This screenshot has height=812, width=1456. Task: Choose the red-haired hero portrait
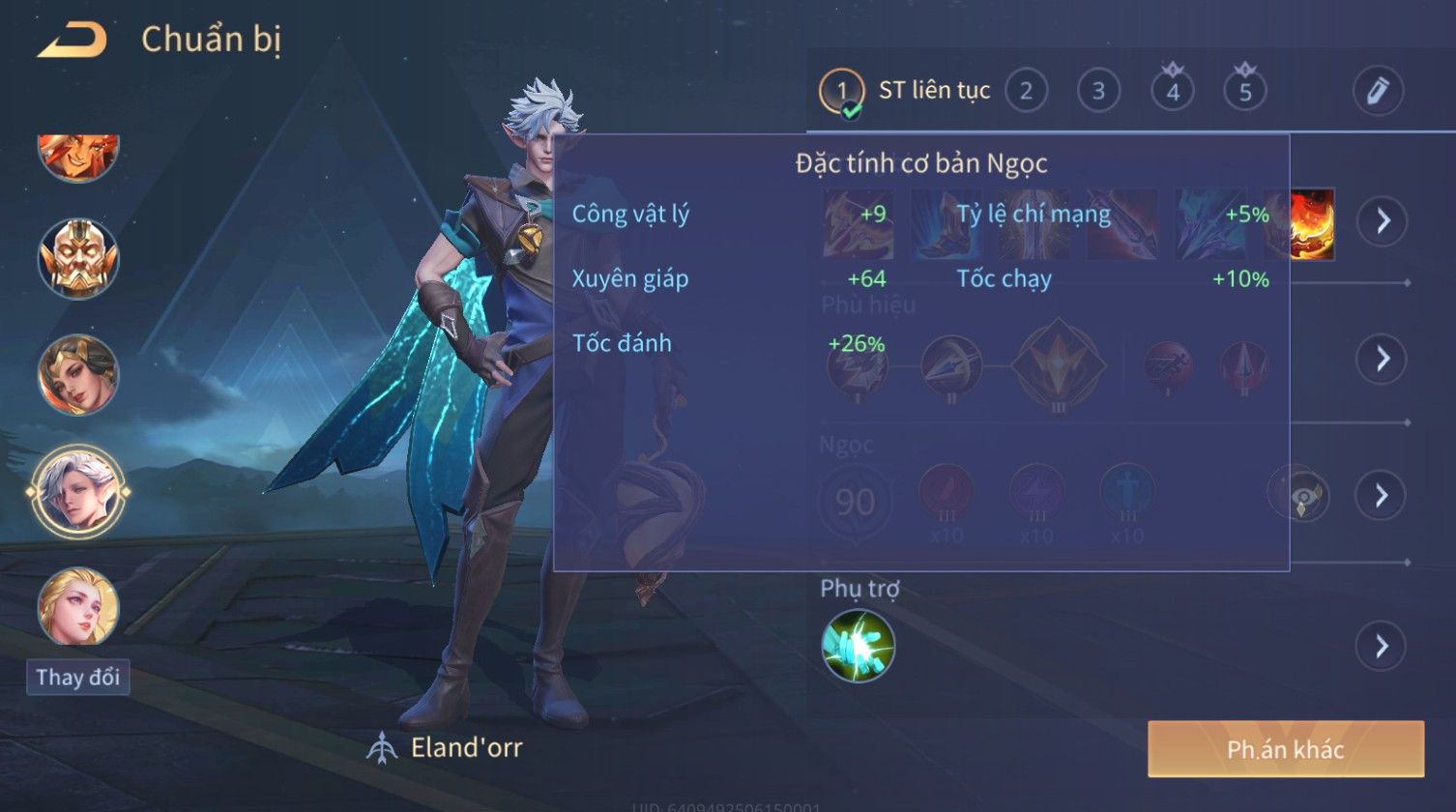[78, 155]
